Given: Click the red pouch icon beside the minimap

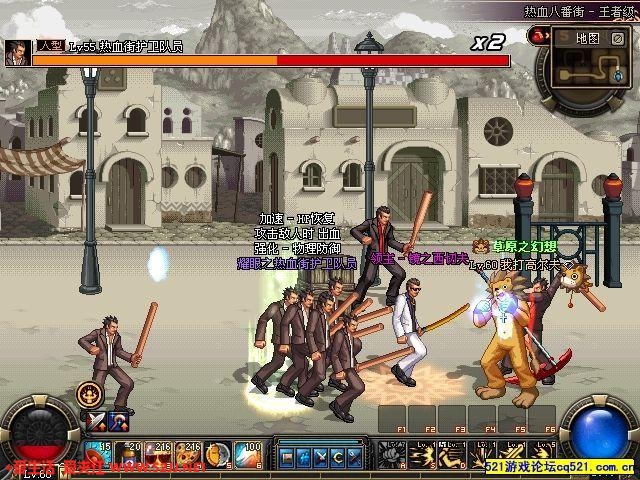Looking at the screenshot, I should [x=537, y=35].
